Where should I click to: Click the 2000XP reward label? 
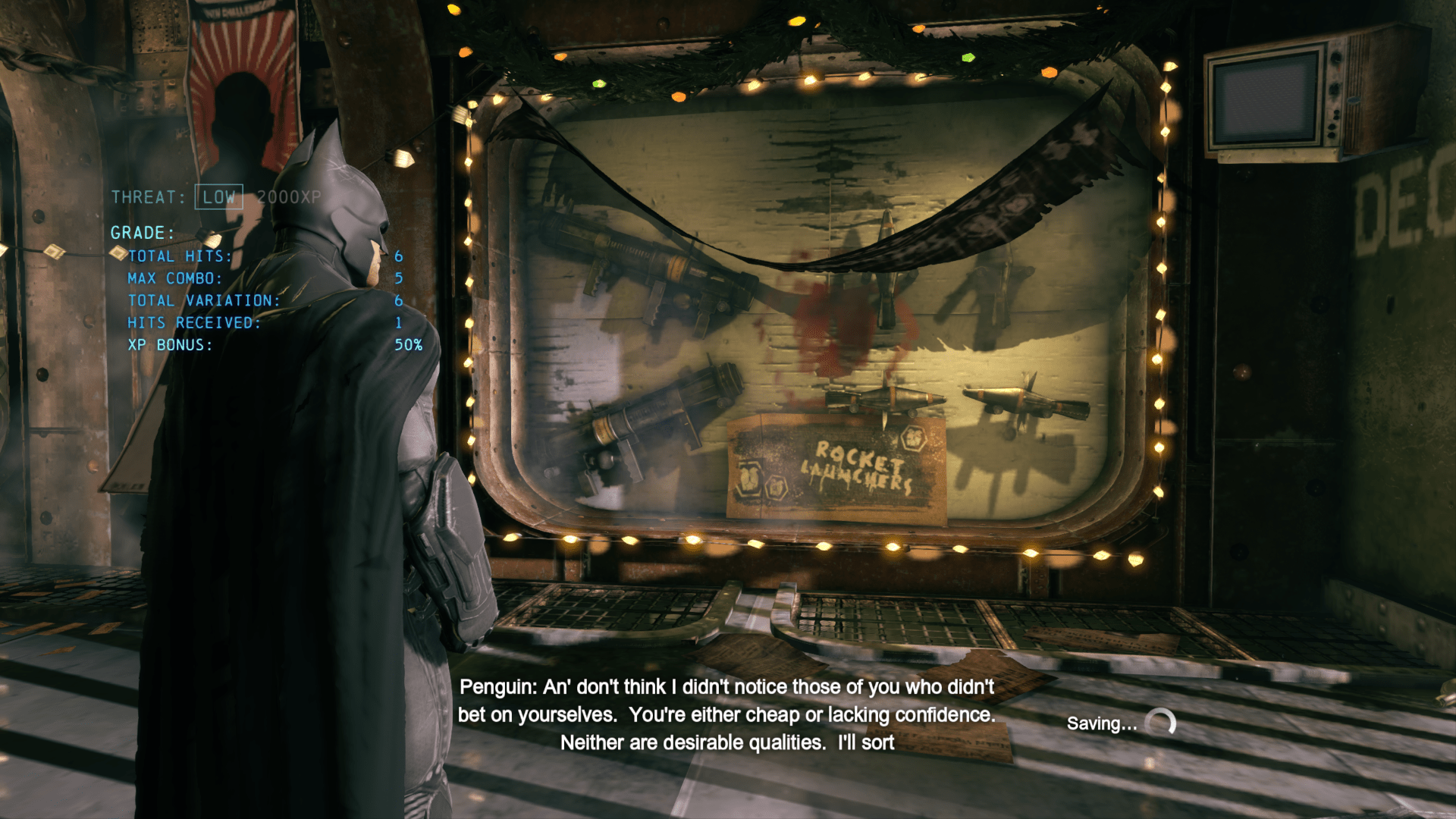pos(290,197)
